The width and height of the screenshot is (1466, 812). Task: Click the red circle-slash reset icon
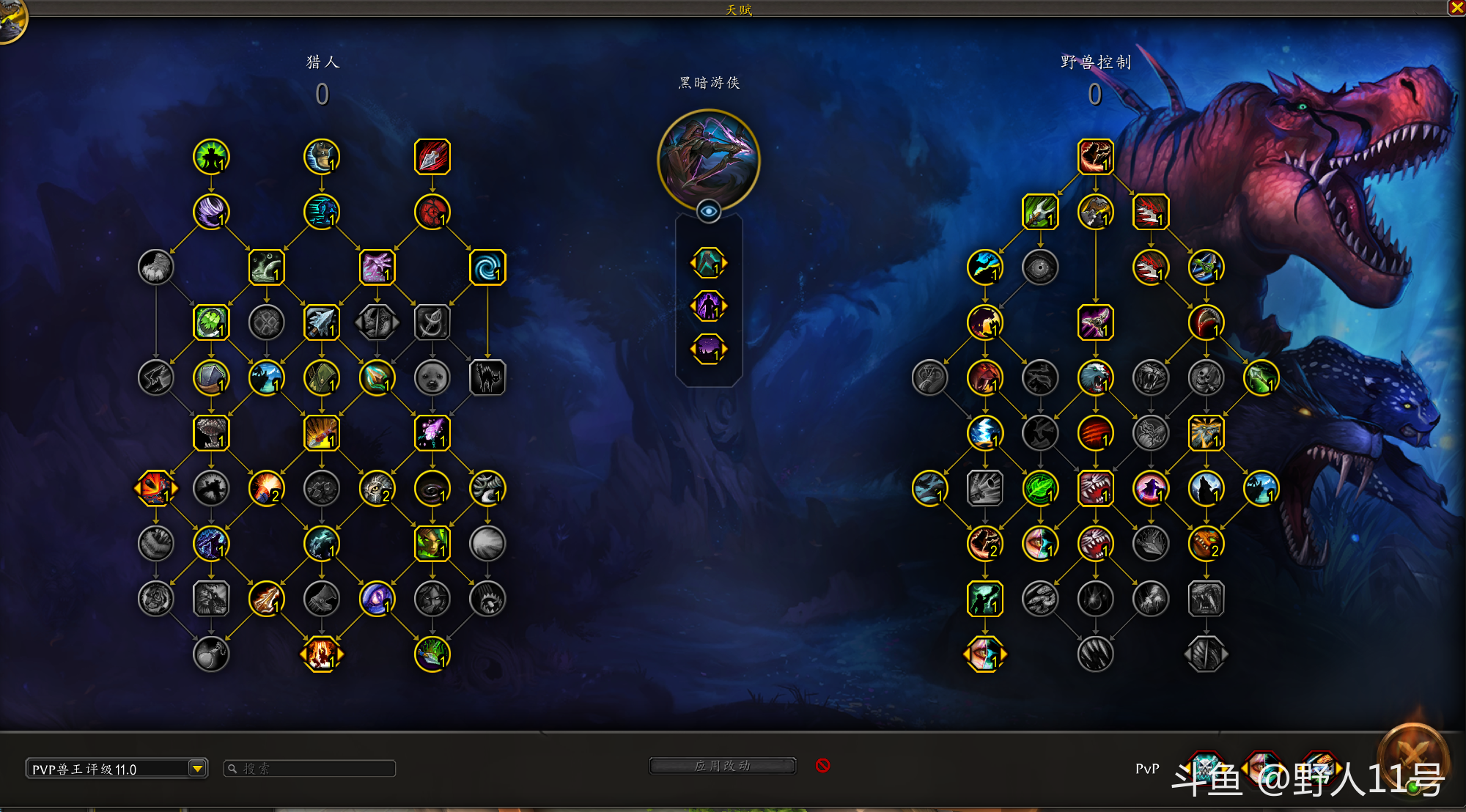822,765
